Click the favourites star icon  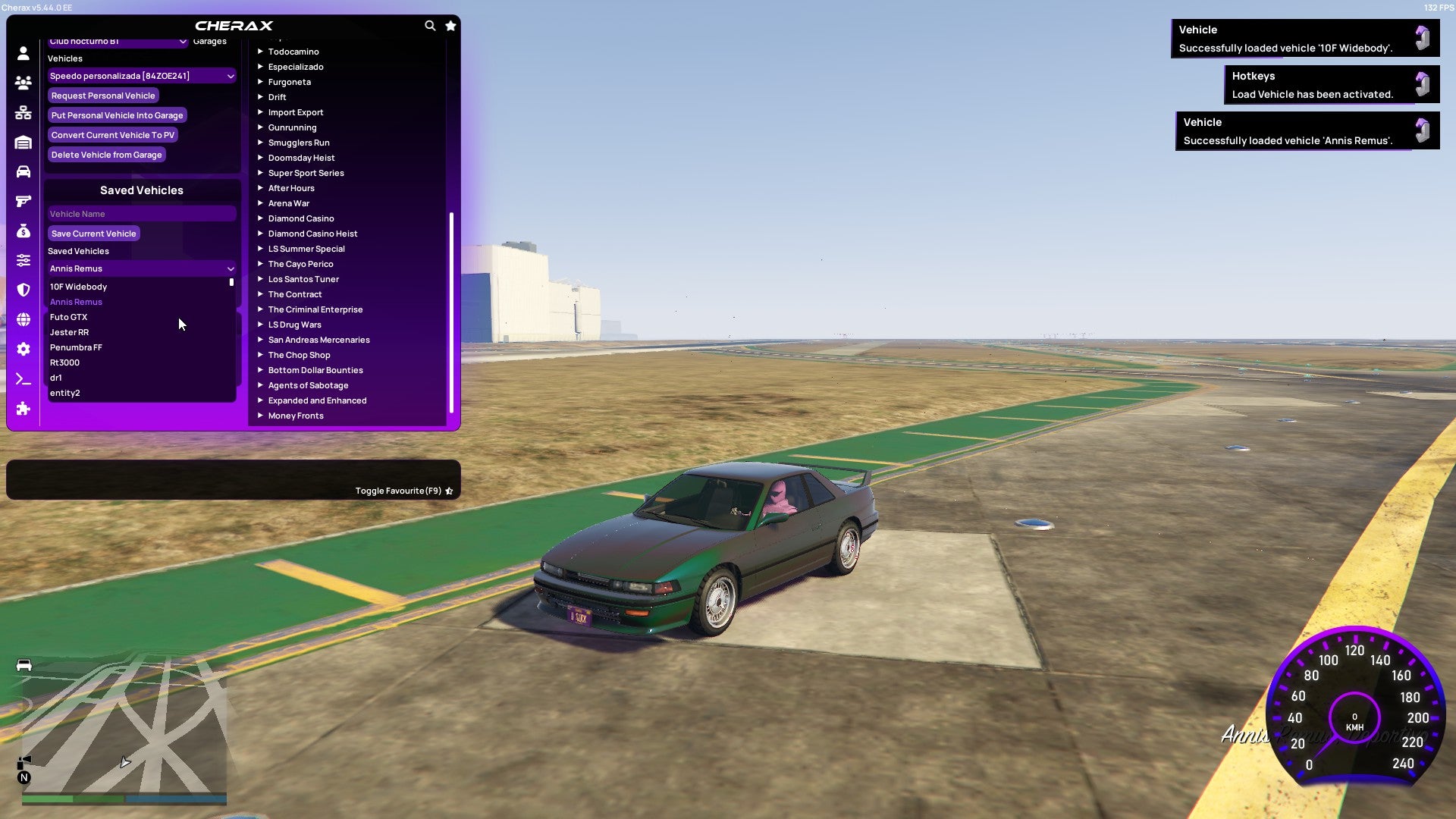pyautogui.click(x=450, y=25)
